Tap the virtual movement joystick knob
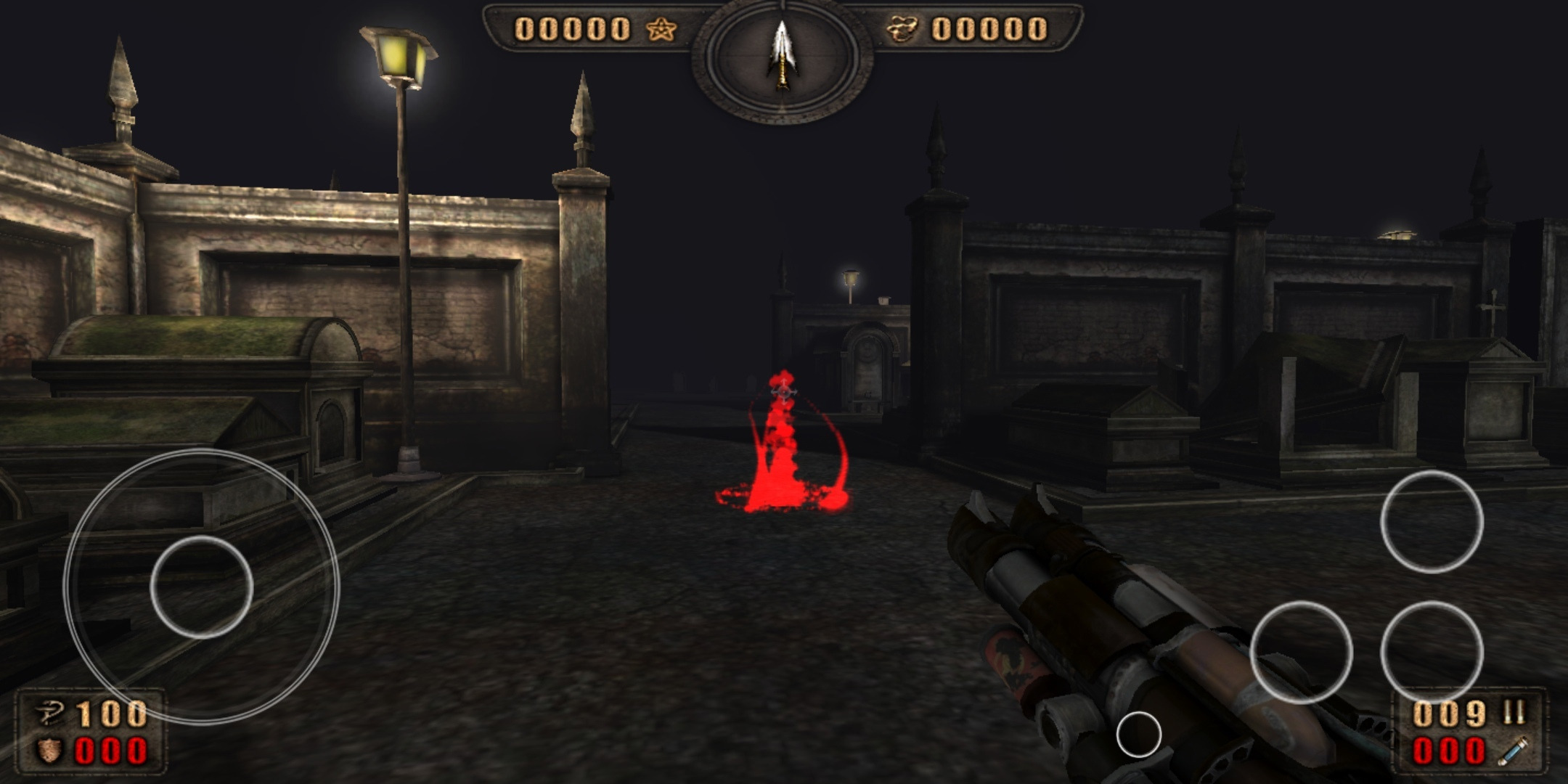The image size is (1568, 784). 201,587
